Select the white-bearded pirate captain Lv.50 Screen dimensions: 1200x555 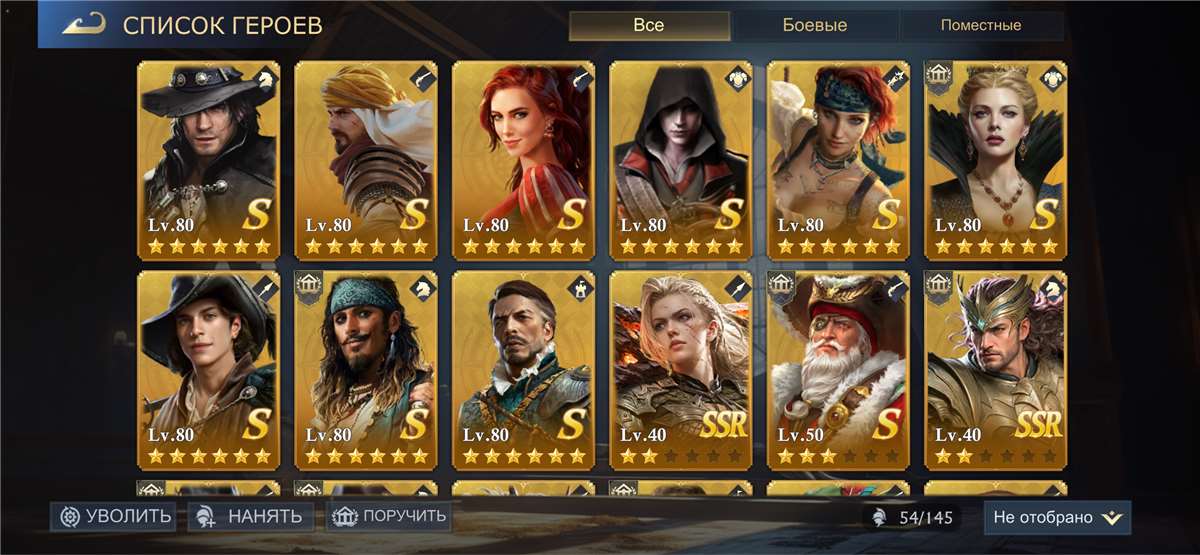tap(838, 370)
